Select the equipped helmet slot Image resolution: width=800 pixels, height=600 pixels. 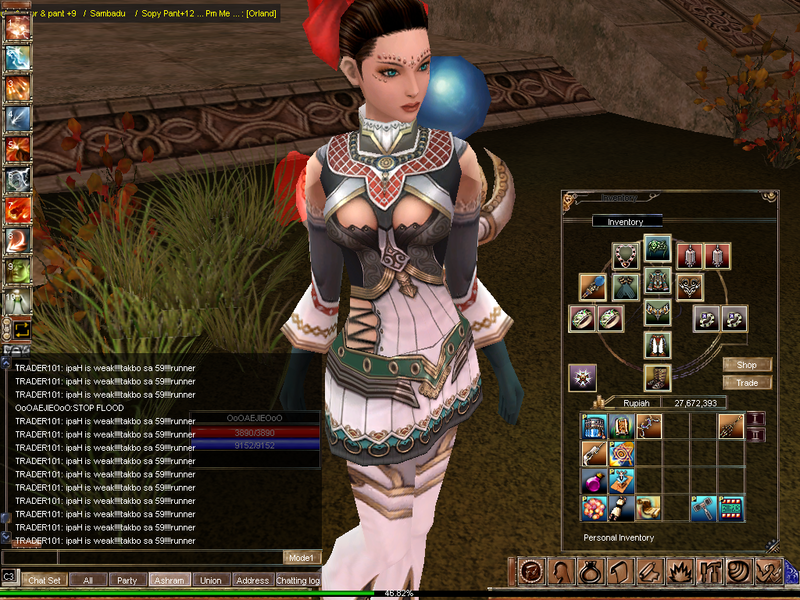pos(657,247)
